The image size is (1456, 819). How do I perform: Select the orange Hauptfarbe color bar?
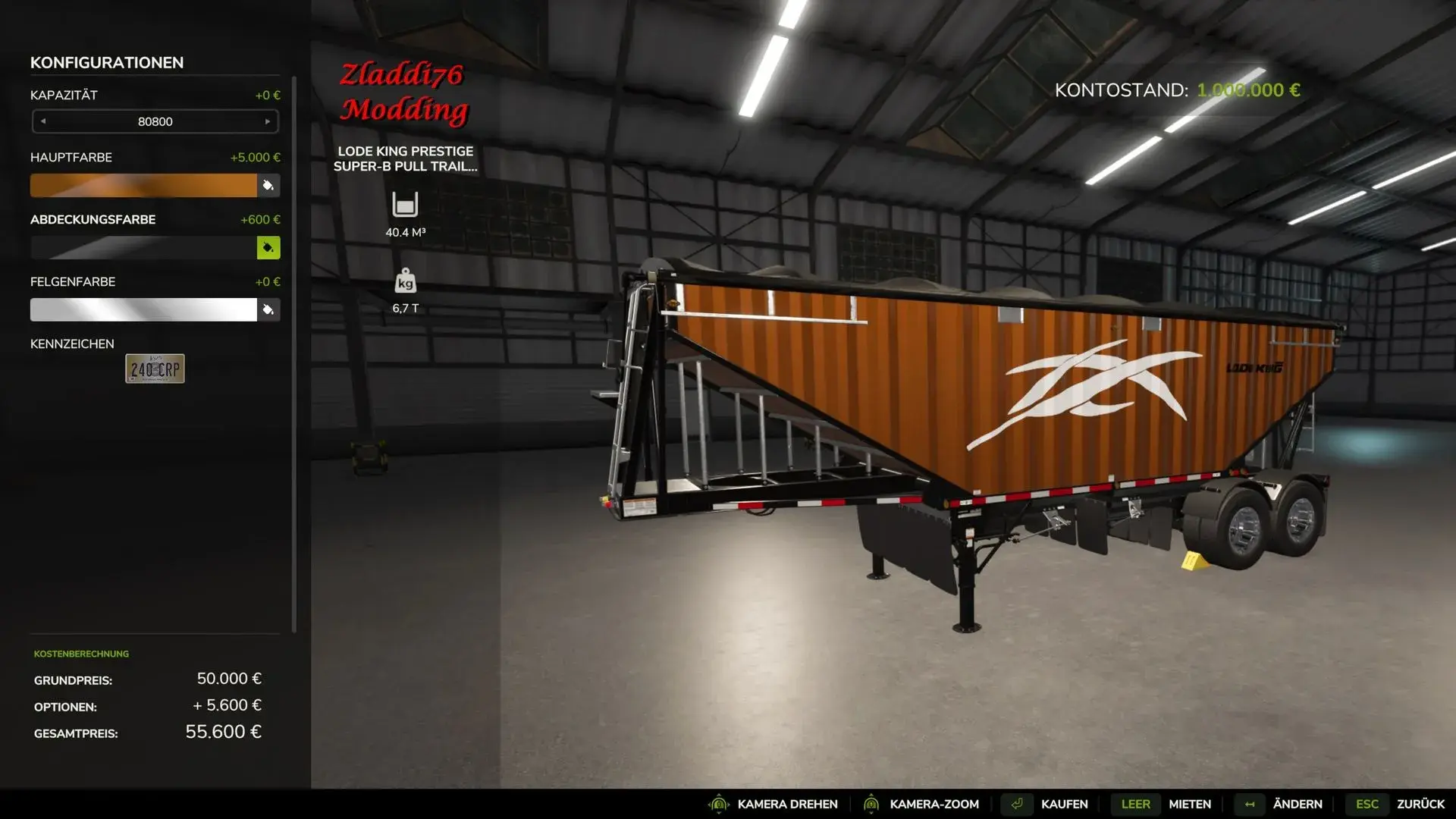click(x=144, y=185)
